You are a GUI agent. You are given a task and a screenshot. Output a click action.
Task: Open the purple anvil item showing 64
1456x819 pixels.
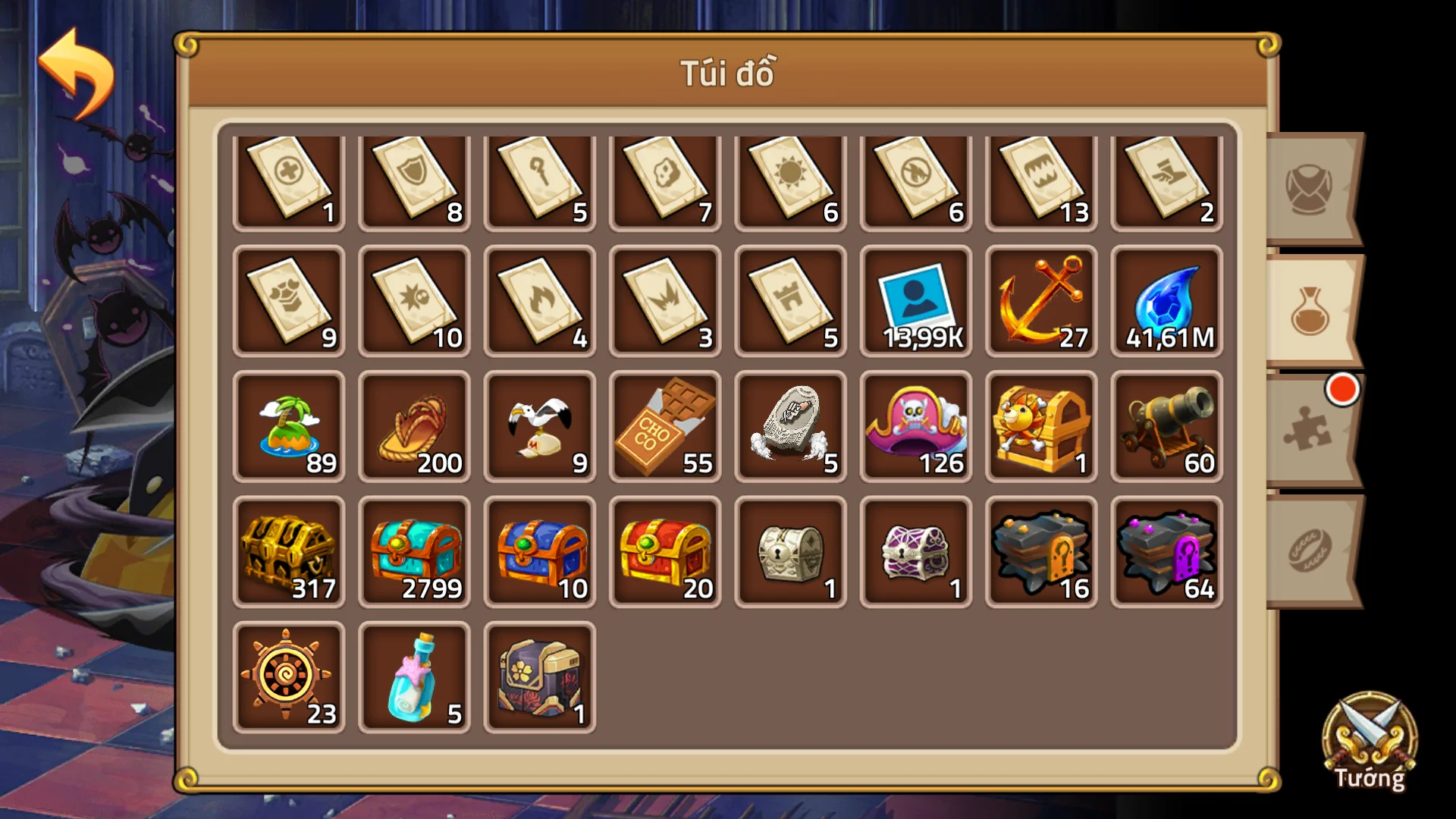(x=1166, y=551)
